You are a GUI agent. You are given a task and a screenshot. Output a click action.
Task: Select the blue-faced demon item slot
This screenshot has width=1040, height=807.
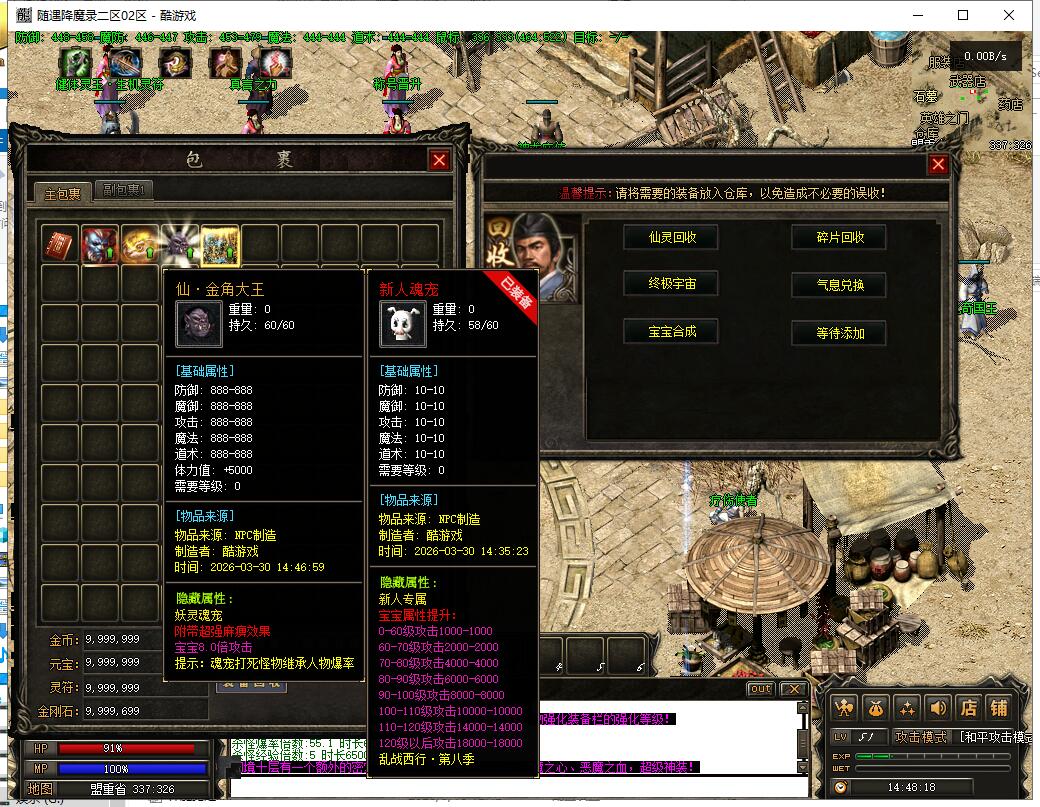[100, 245]
